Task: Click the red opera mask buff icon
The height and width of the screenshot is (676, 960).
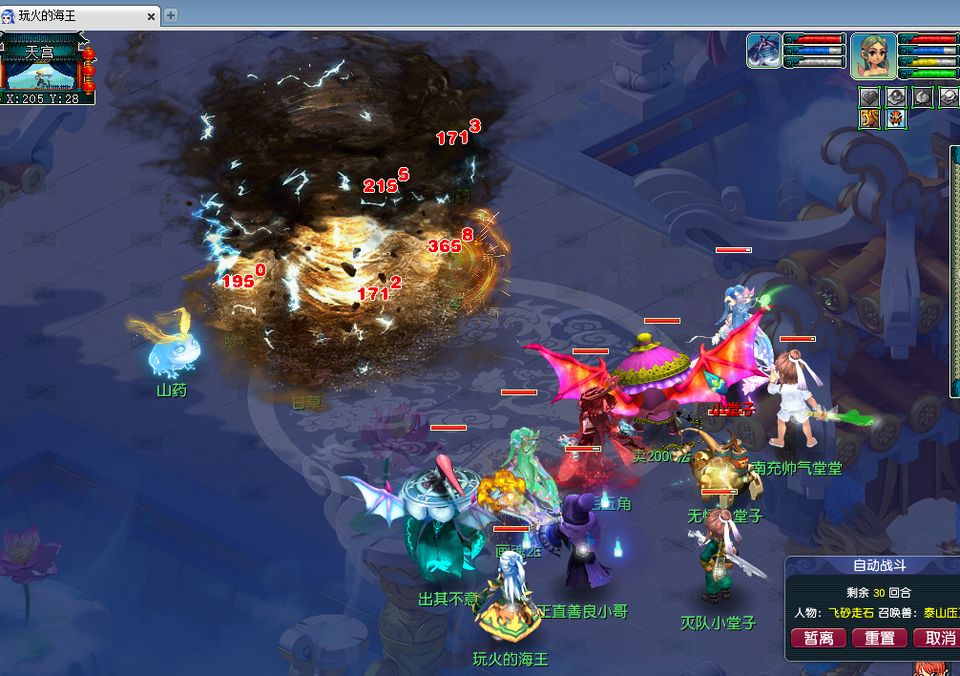Action: coord(895,119)
